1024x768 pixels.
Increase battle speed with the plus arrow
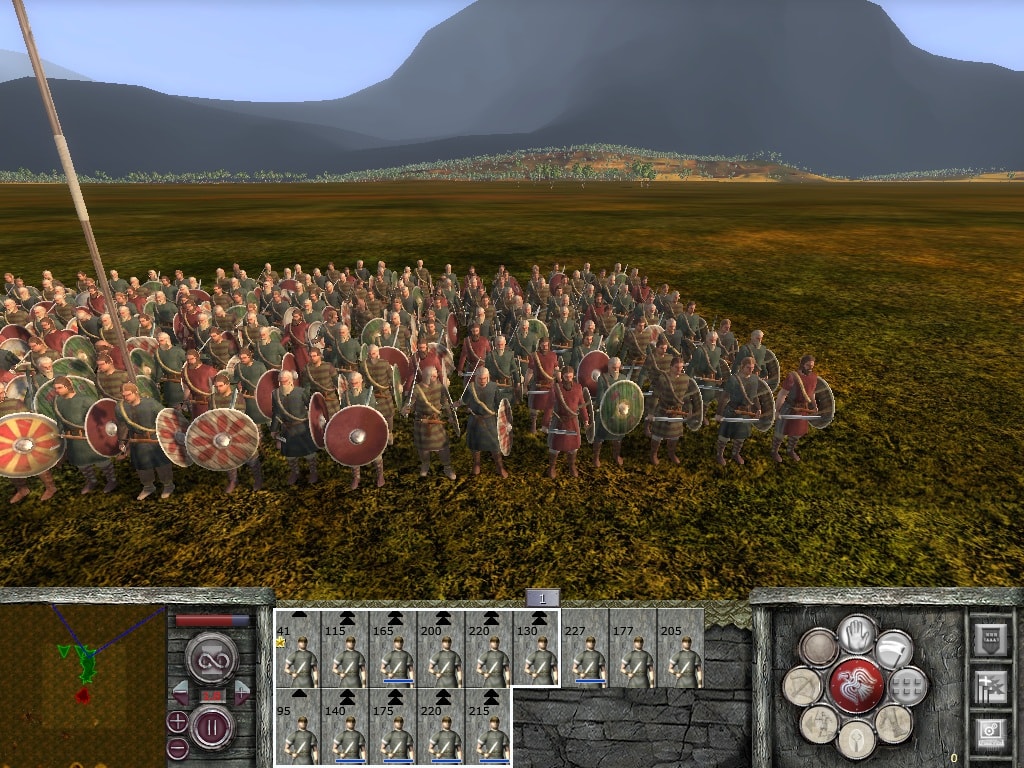pyautogui.click(x=241, y=691)
